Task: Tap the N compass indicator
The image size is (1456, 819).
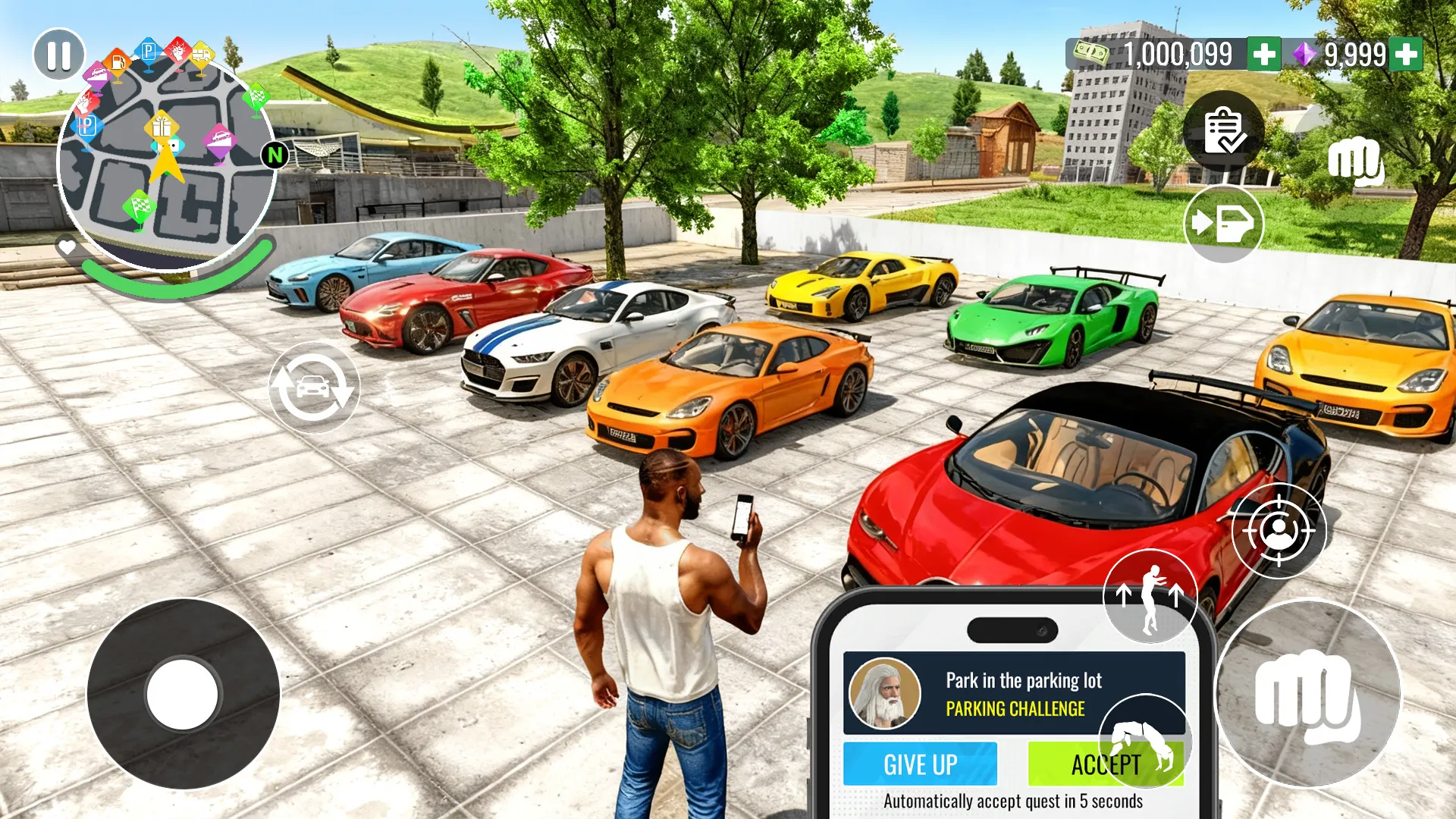Action: coord(275,155)
